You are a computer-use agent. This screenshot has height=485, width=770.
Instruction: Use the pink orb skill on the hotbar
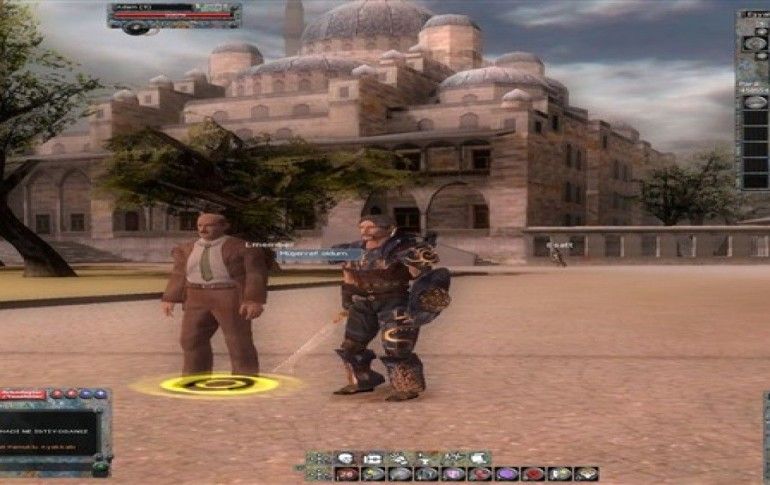click(453, 473)
